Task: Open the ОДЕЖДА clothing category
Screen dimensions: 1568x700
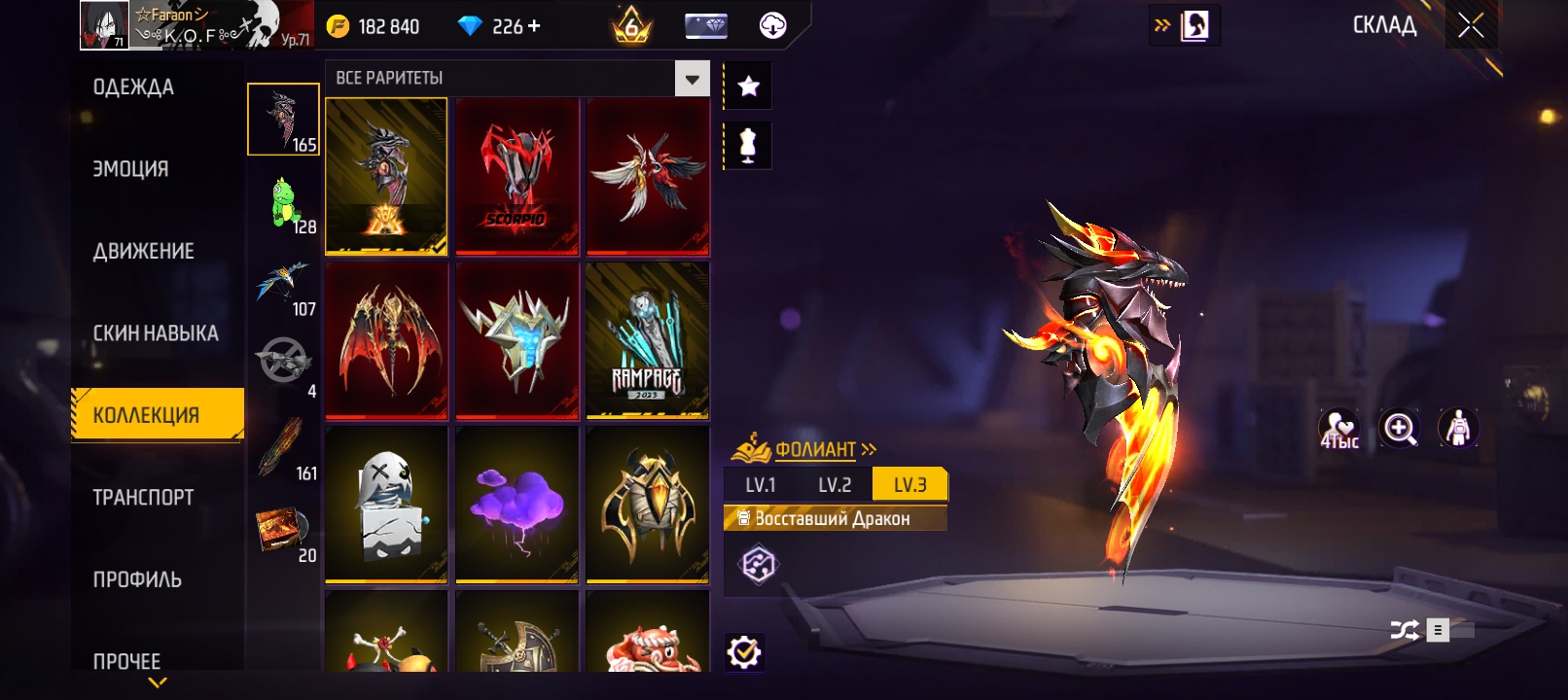Action: [134, 87]
